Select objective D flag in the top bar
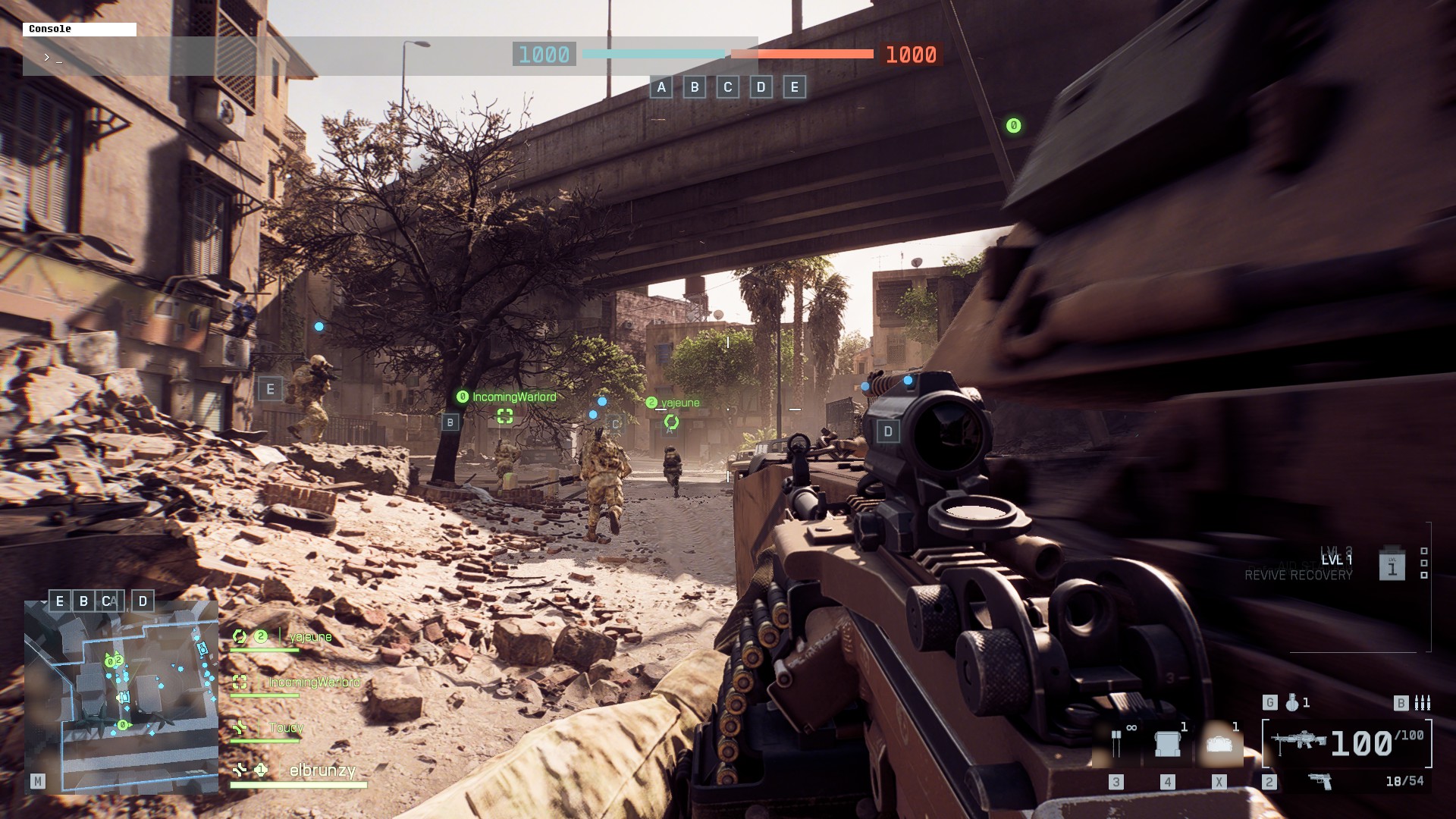This screenshot has width=1456, height=819. [x=761, y=87]
